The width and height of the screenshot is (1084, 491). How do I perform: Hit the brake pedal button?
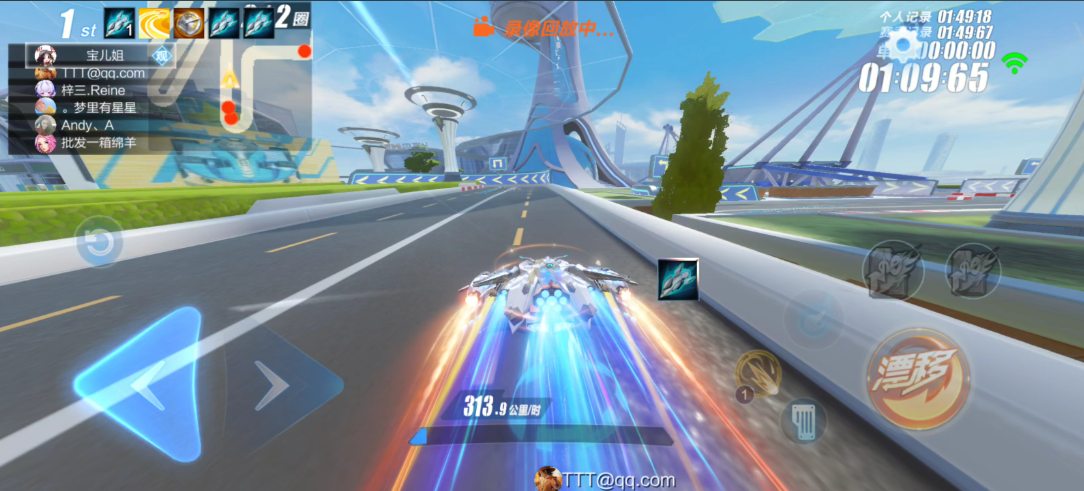(803, 420)
